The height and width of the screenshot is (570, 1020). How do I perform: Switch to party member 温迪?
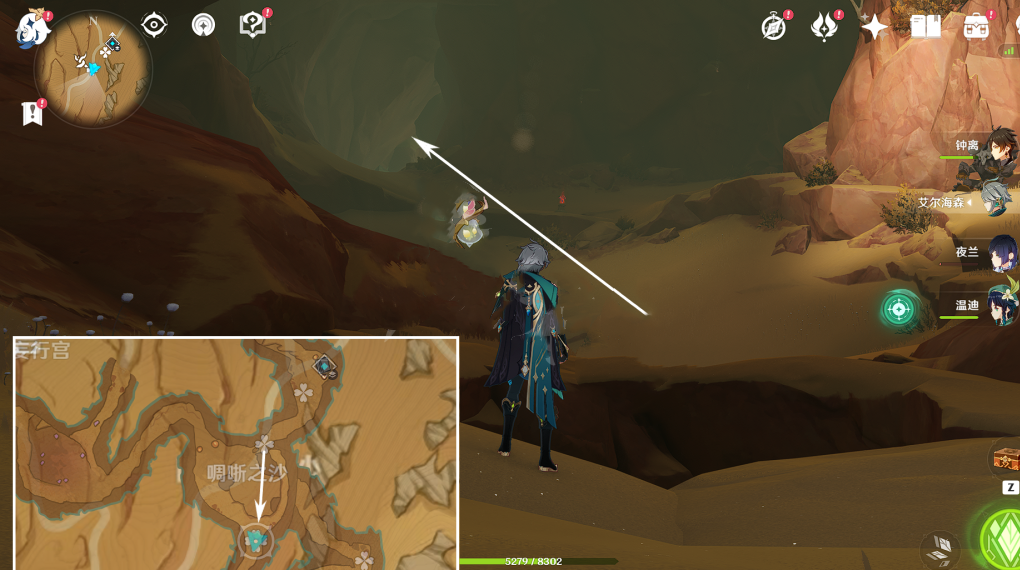pos(998,305)
